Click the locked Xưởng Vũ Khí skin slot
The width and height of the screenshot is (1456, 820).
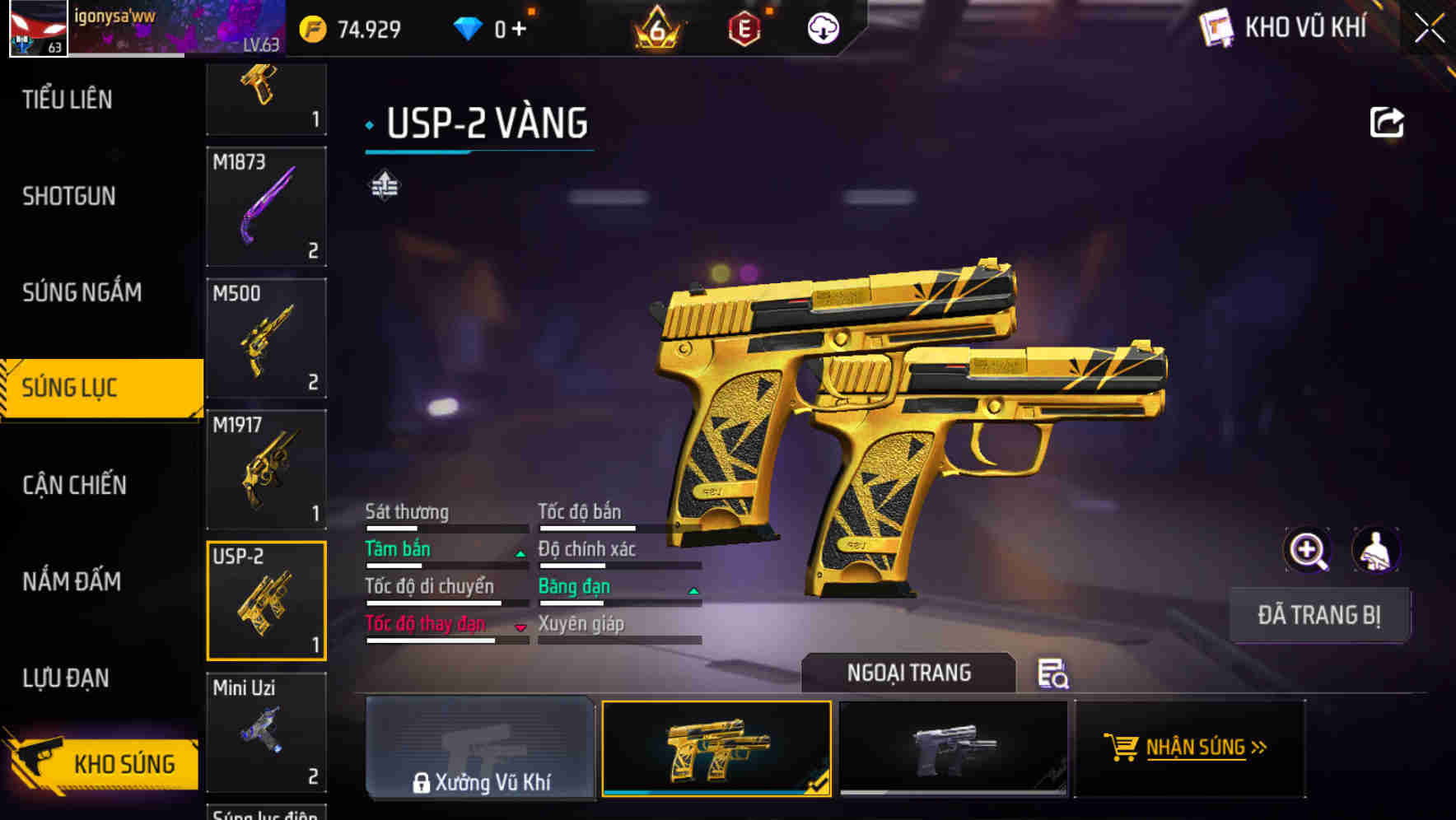[x=480, y=748]
